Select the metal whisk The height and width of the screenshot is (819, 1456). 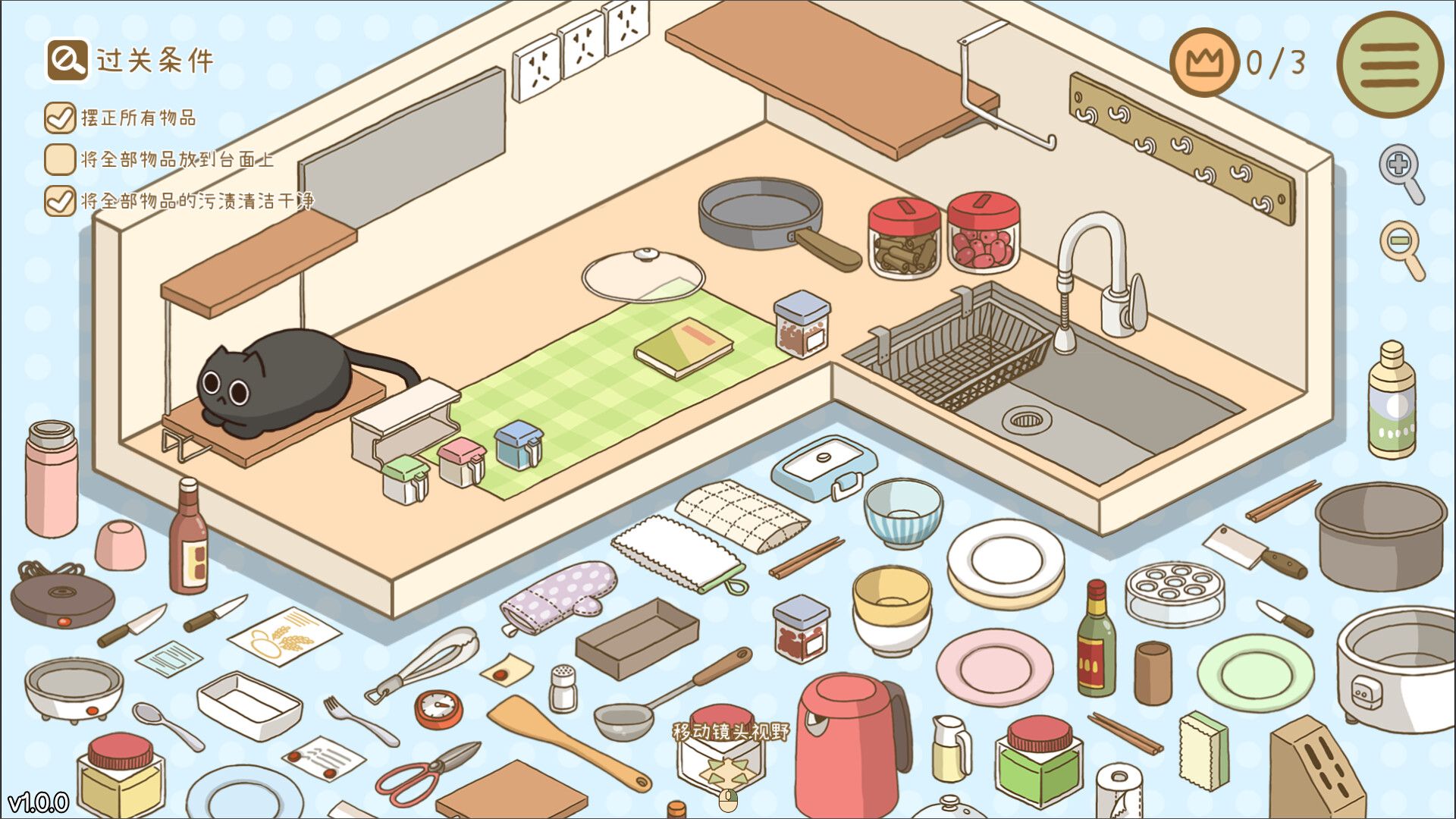coord(444,652)
